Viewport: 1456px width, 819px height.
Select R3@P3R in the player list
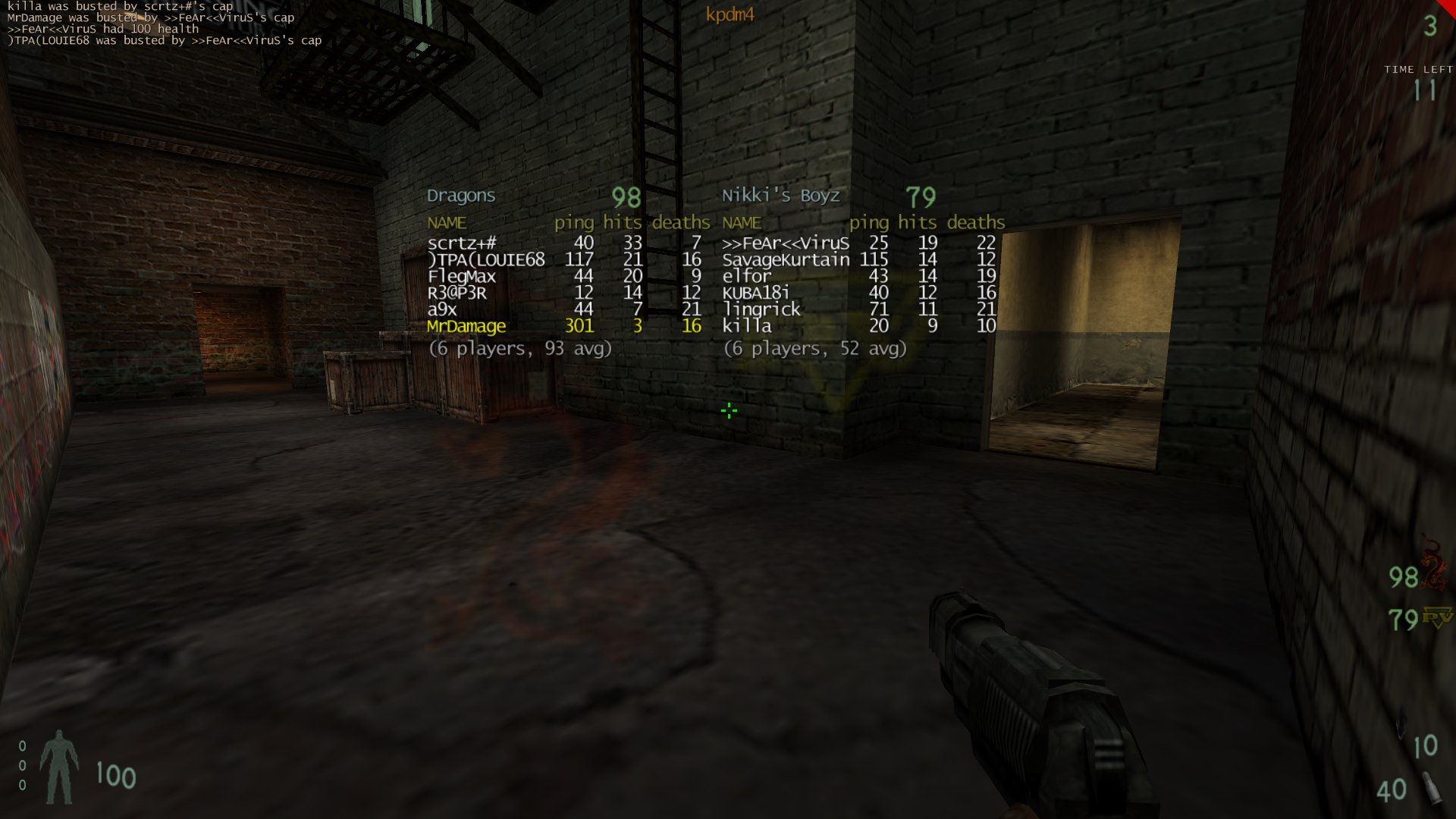(x=457, y=293)
